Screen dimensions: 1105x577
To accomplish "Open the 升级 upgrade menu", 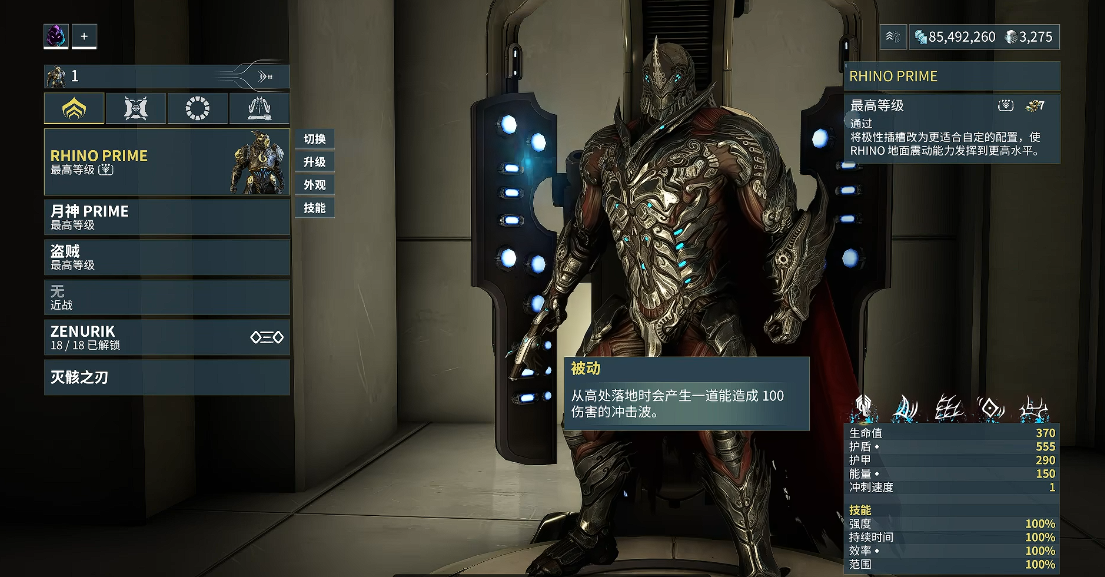I will (315, 162).
